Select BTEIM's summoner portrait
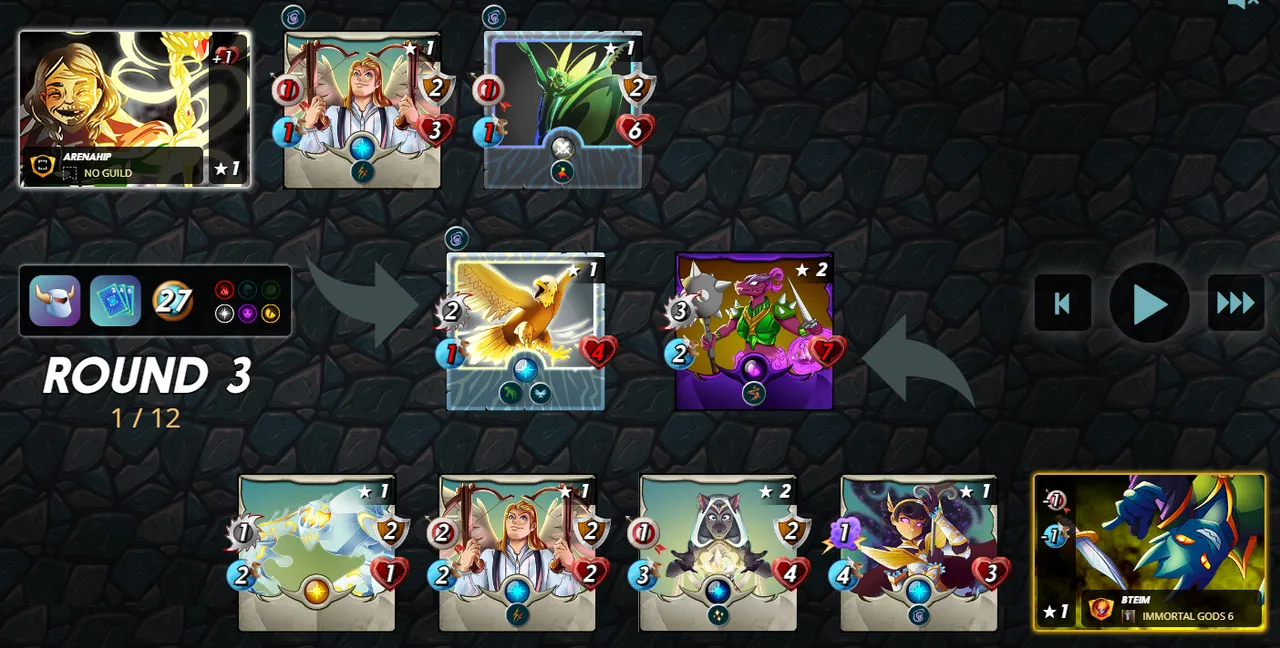The image size is (1280, 648). click(x=1149, y=551)
